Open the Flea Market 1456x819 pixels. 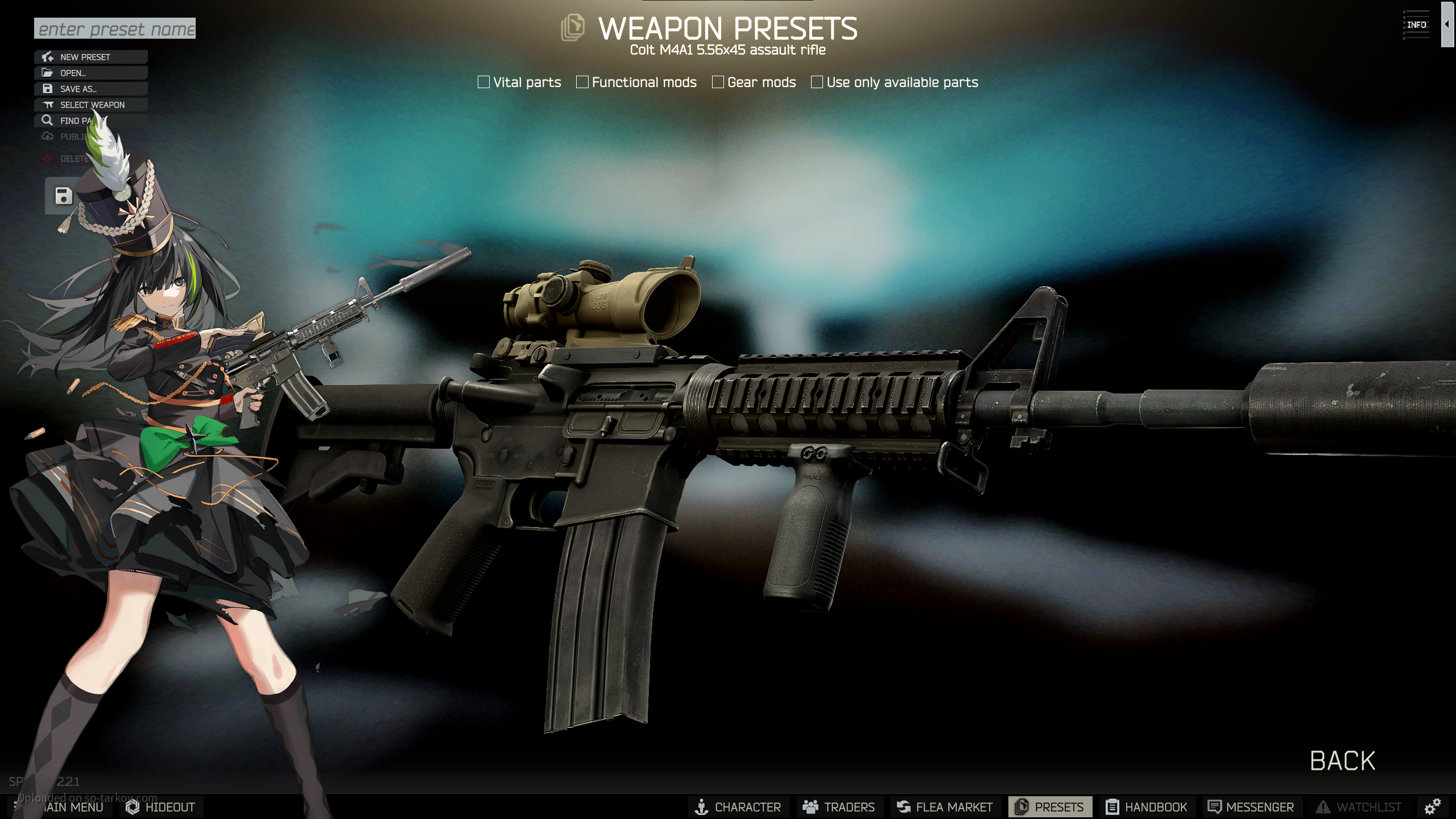coord(945,807)
